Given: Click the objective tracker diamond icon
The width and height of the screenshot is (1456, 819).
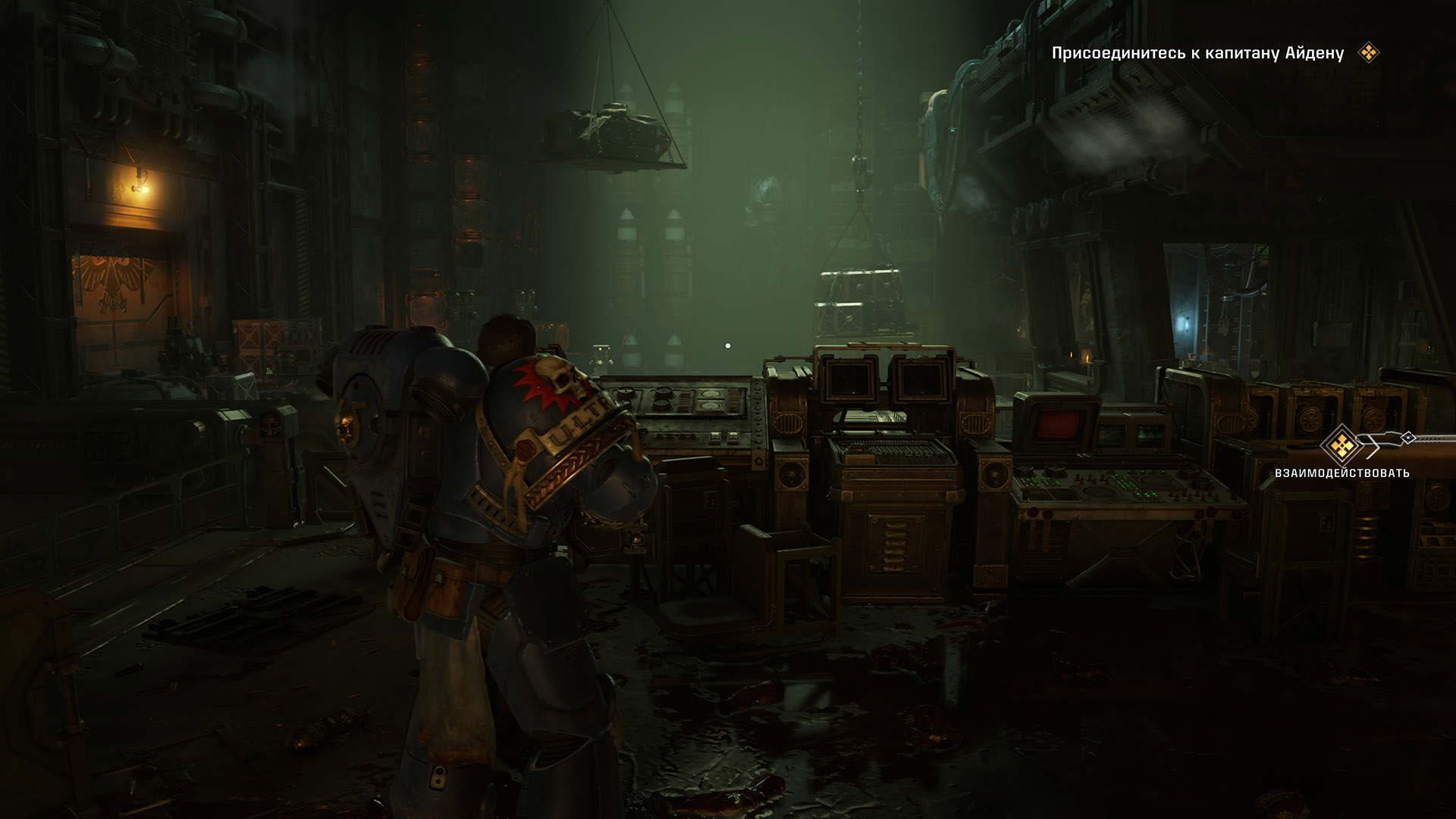Looking at the screenshot, I should 1368,53.
